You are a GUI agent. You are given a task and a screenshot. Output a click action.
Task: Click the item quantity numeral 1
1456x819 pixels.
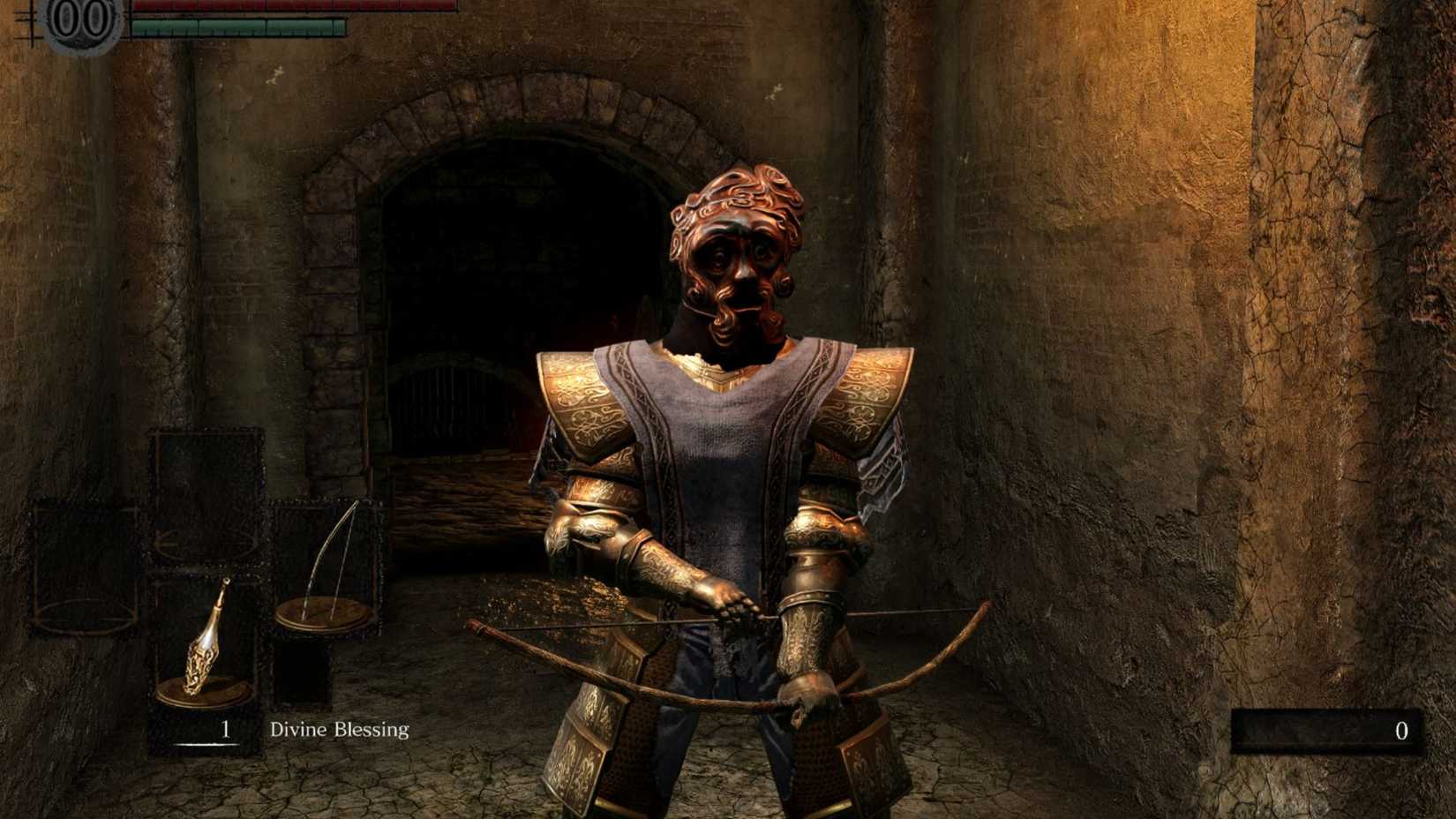click(225, 730)
